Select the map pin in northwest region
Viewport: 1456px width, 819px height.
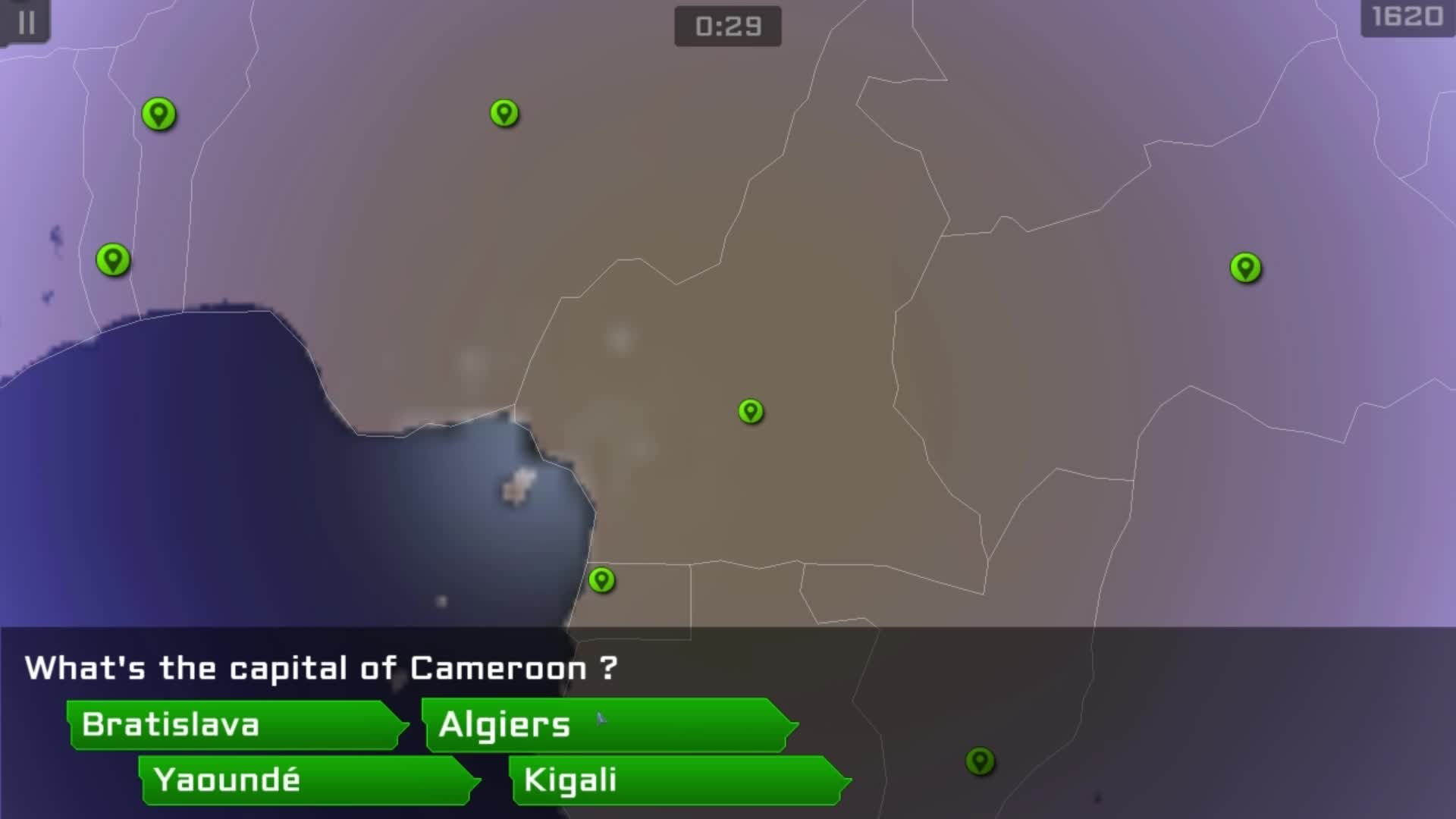(158, 114)
